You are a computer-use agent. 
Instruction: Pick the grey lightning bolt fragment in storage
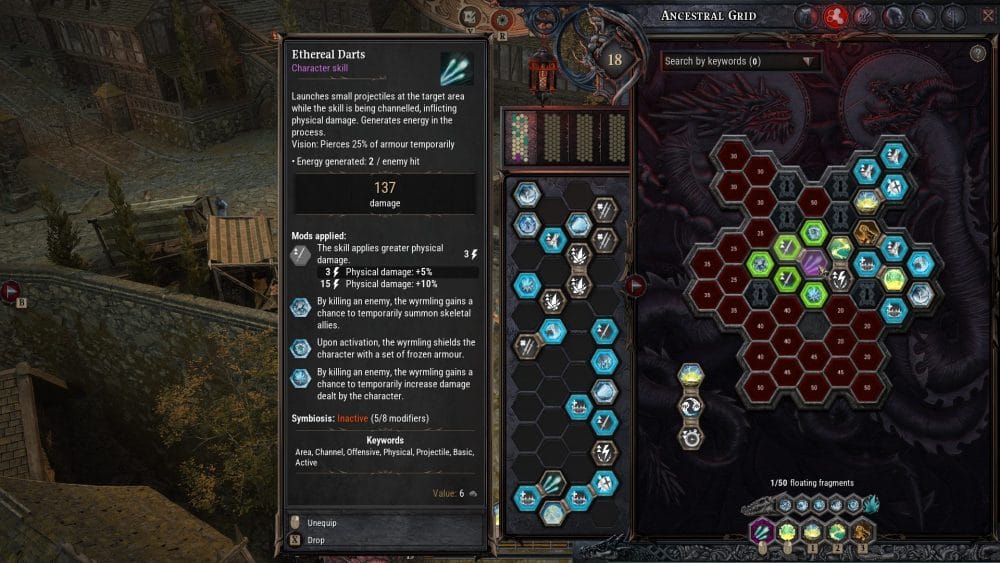click(604, 452)
